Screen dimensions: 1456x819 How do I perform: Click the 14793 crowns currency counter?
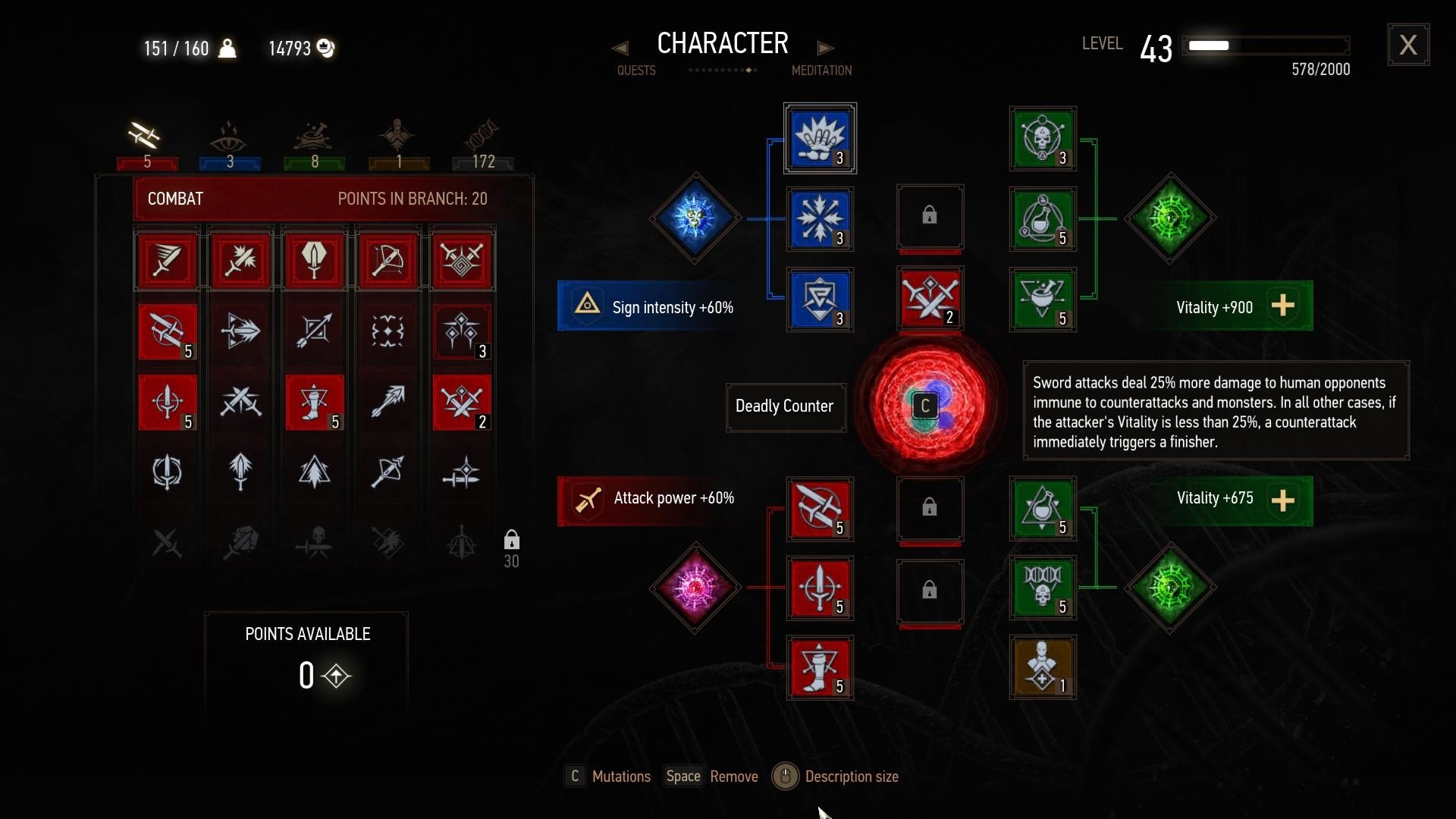tap(300, 48)
